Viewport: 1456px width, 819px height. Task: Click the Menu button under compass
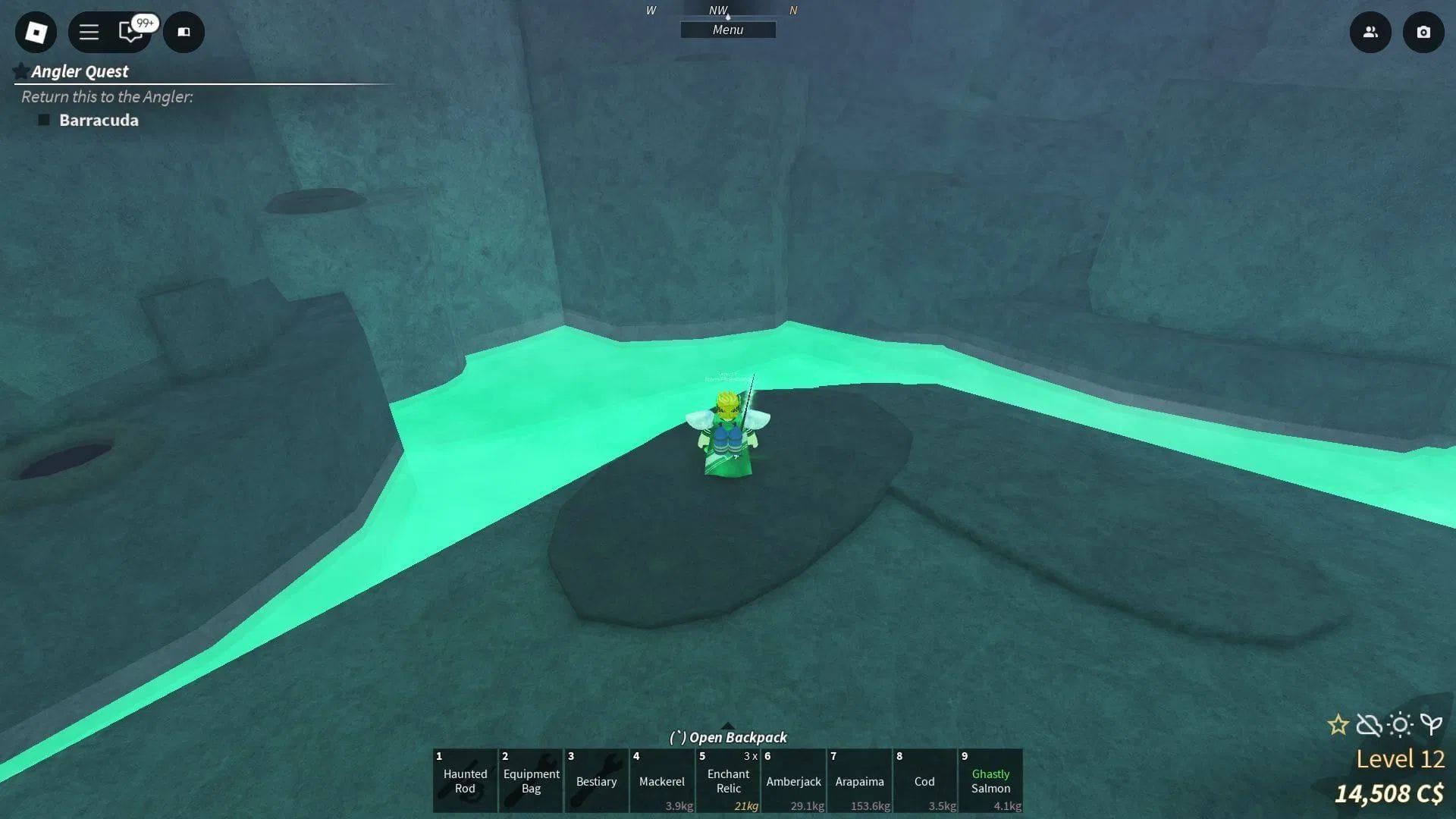pos(727,30)
